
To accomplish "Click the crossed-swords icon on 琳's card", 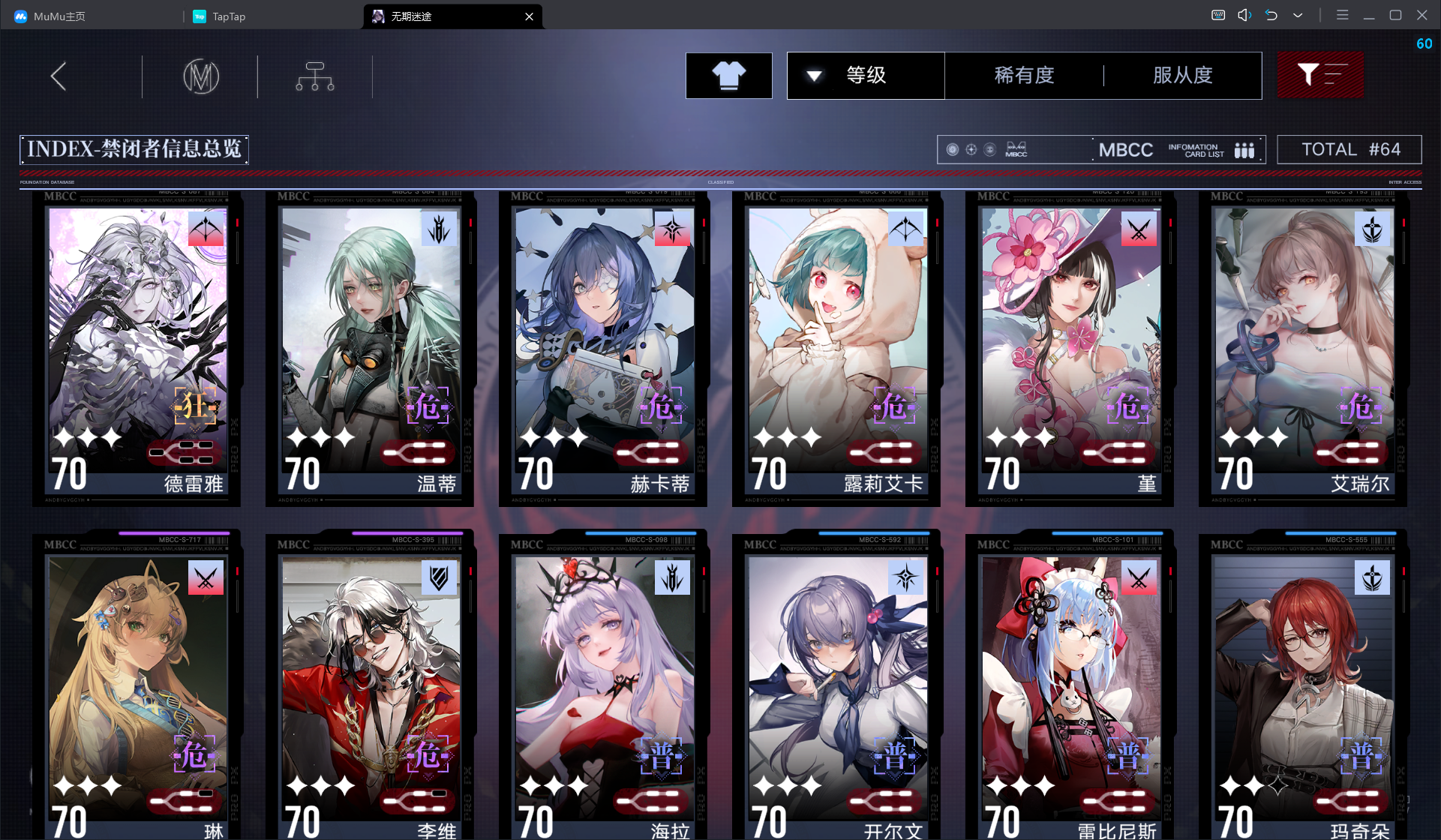I will point(206,577).
